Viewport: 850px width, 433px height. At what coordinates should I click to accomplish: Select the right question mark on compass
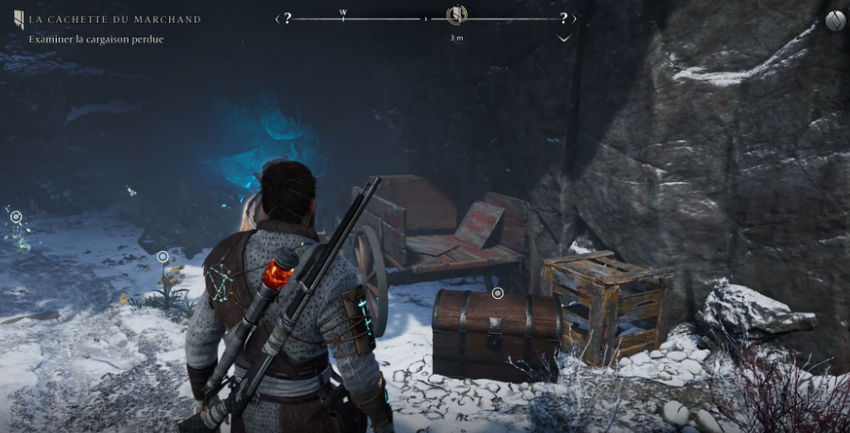(564, 18)
